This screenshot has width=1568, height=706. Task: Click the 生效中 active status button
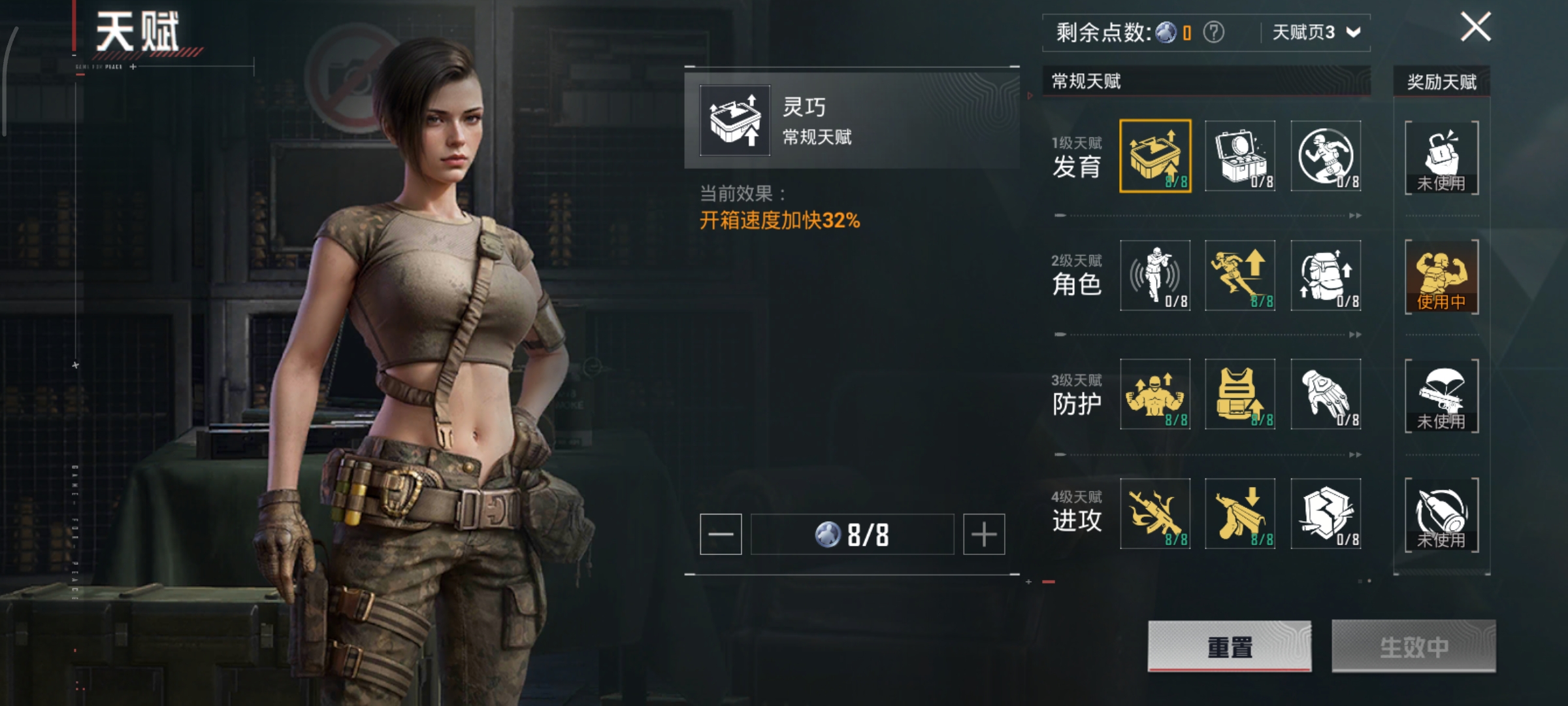(x=1413, y=646)
